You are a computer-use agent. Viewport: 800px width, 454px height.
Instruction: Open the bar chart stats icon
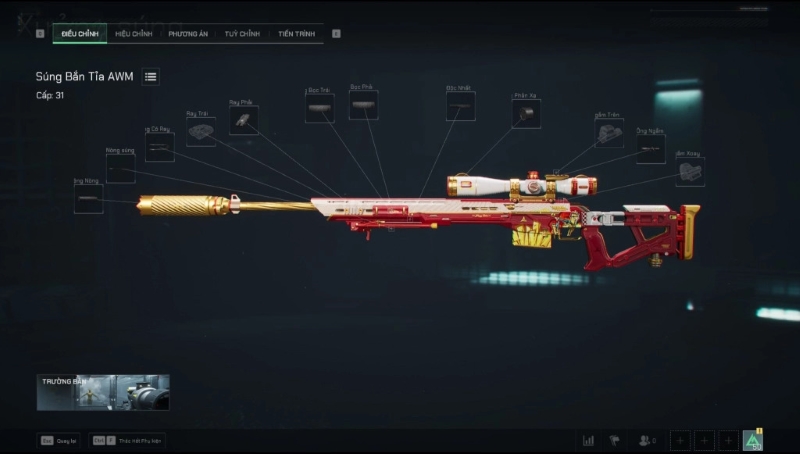click(x=588, y=440)
